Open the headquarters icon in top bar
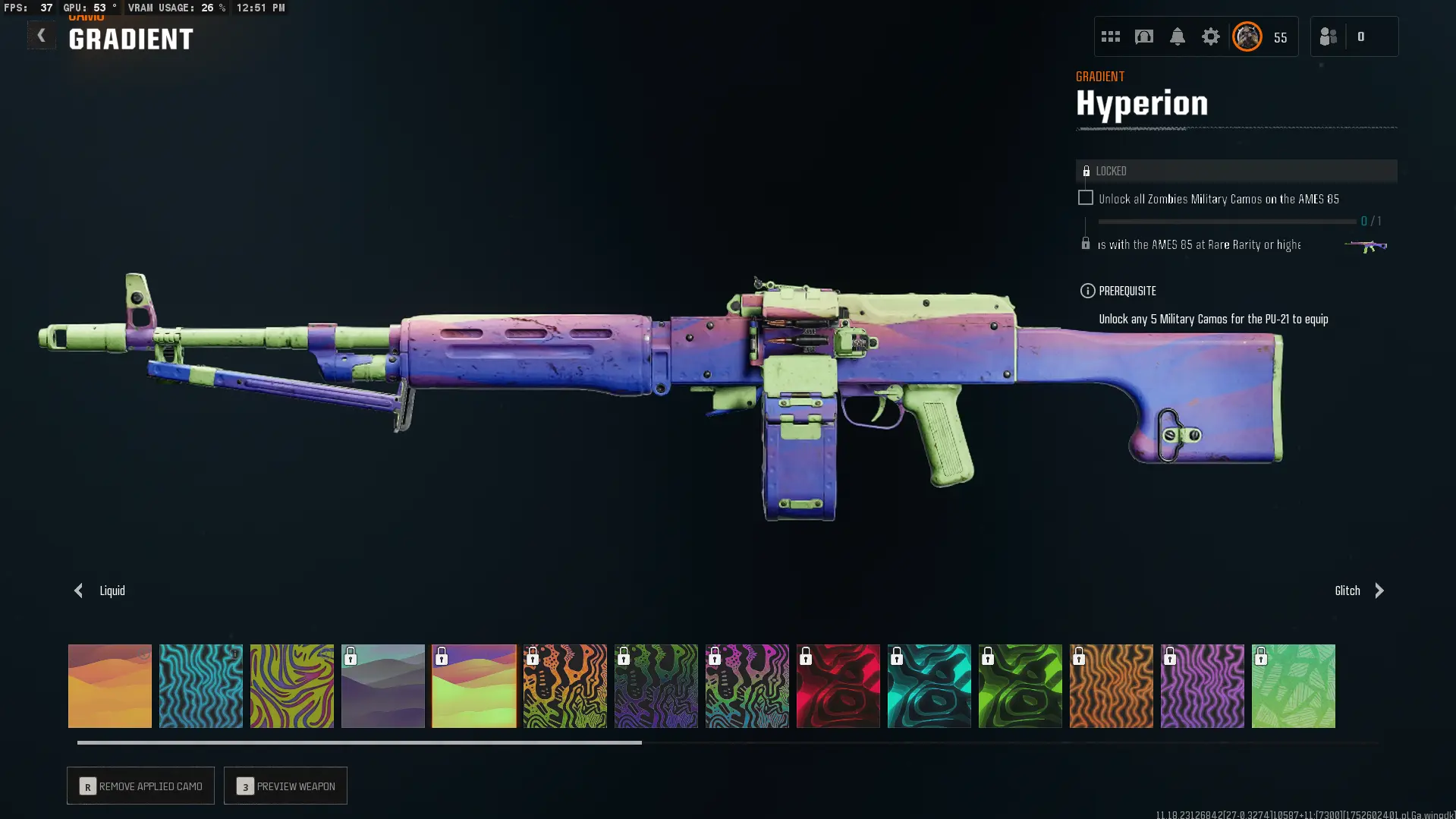The height and width of the screenshot is (819, 1456). coord(1143,36)
